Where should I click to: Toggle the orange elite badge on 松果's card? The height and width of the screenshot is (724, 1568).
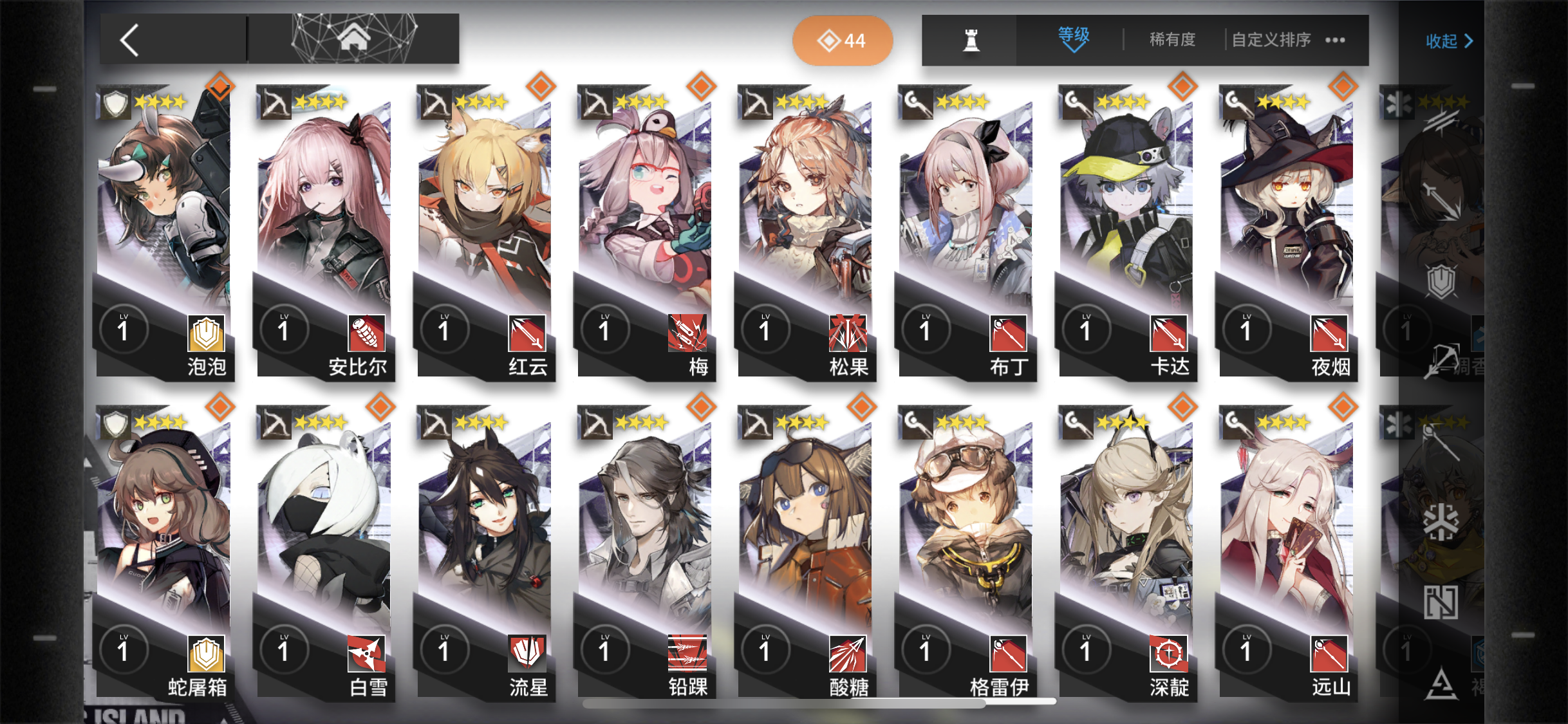point(861,86)
